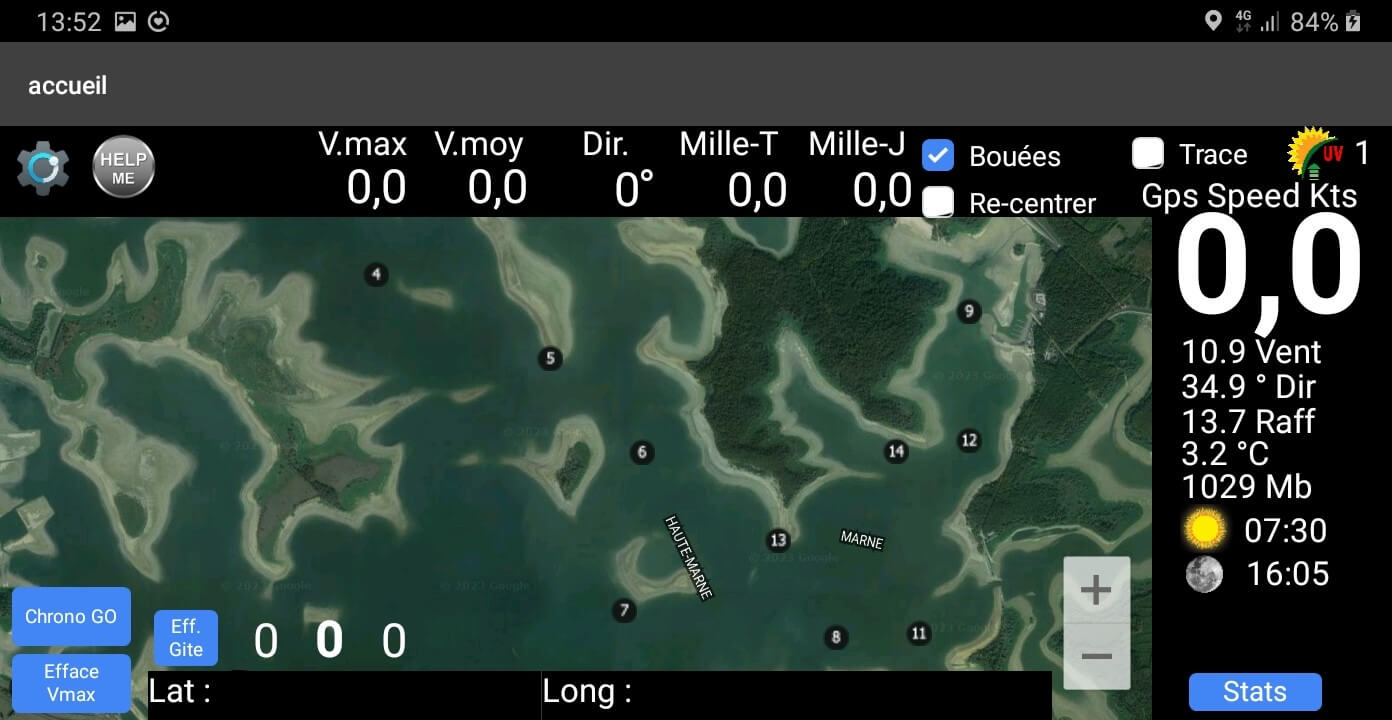The image size is (1392, 720).
Task: Tap the GPS location icon in the status bar
Action: pyautogui.click(x=1215, y=20)
